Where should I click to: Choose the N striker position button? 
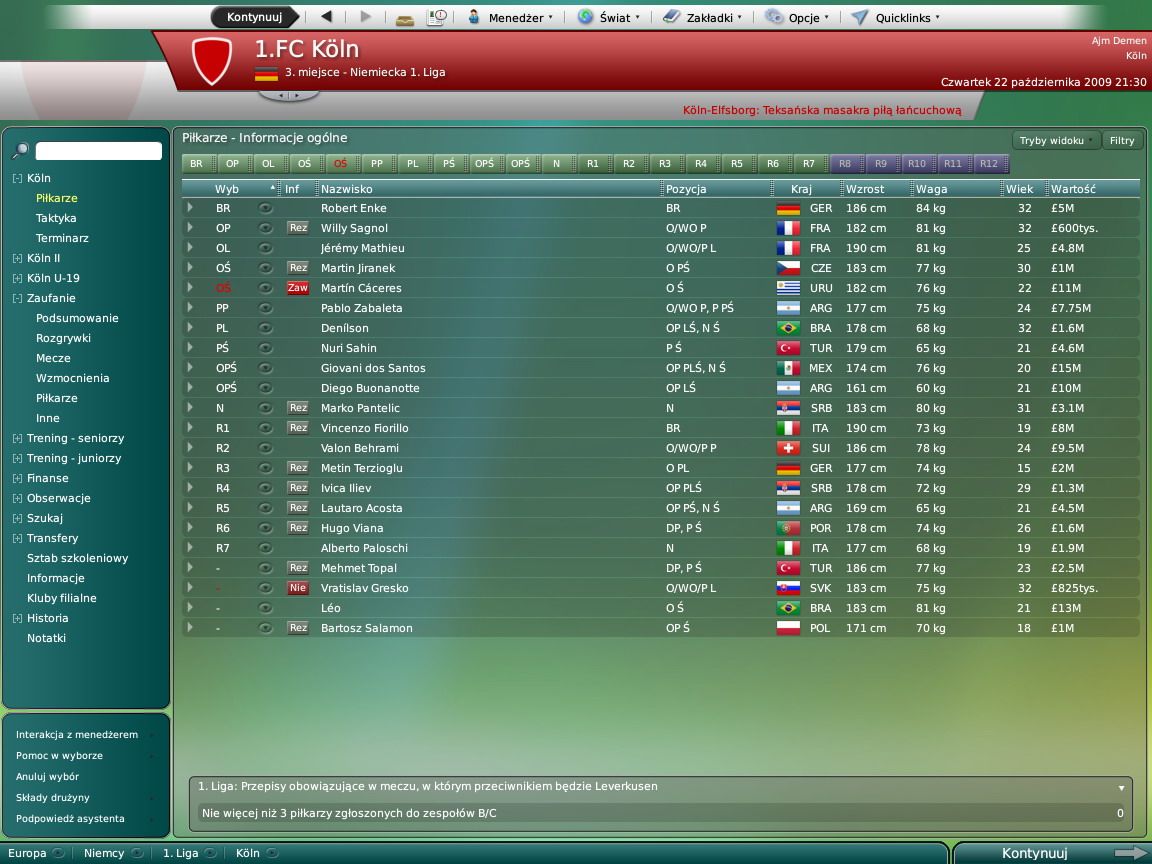557,164
